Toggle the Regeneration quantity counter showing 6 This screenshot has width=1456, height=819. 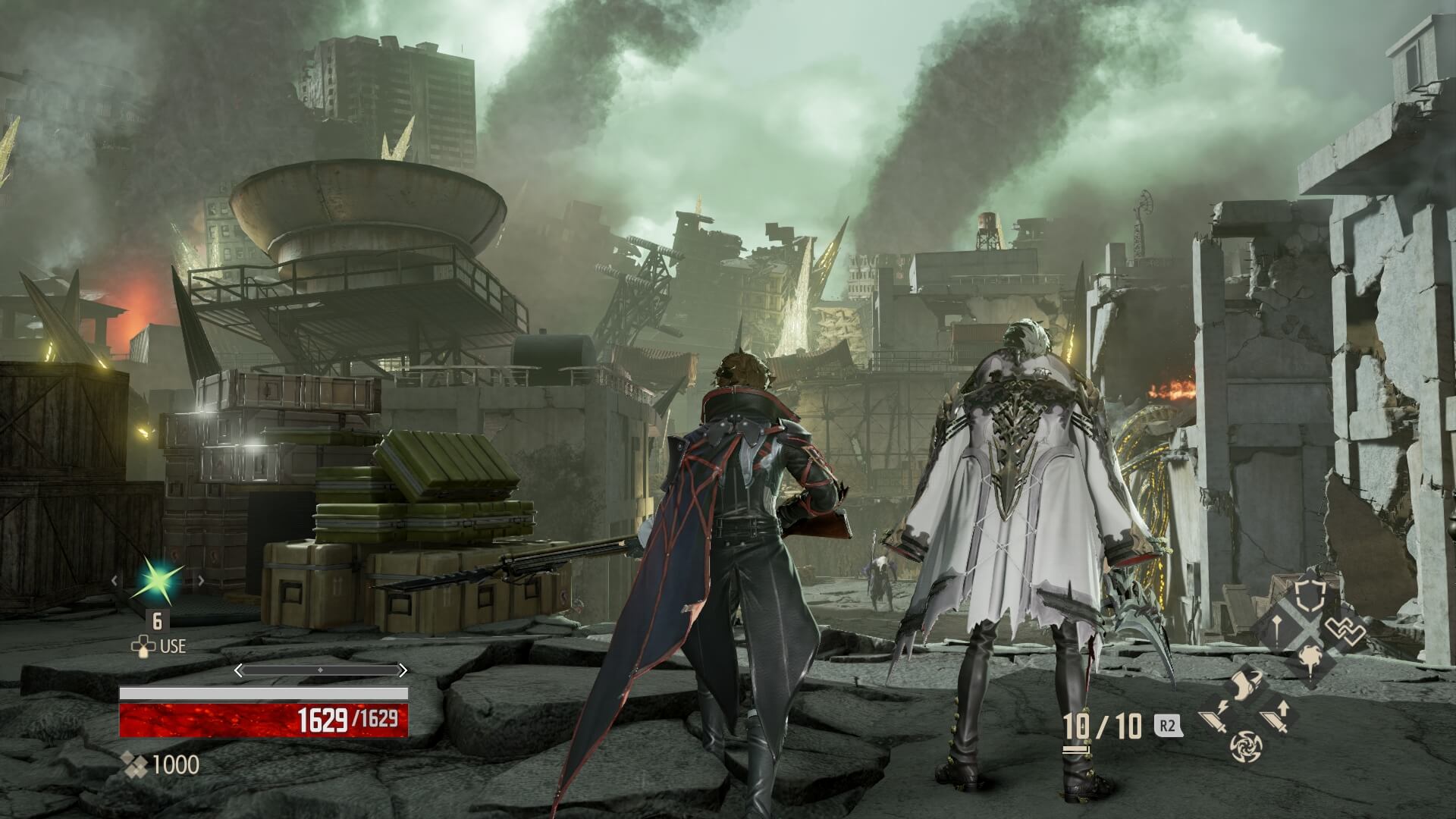pyautogui.click(x=158, y=621)
